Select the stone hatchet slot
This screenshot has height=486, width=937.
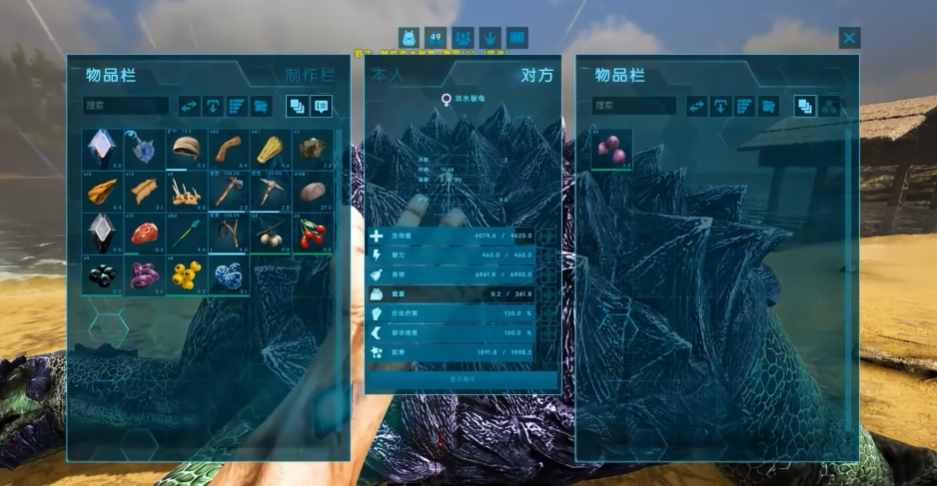click(x=229, y=190)
